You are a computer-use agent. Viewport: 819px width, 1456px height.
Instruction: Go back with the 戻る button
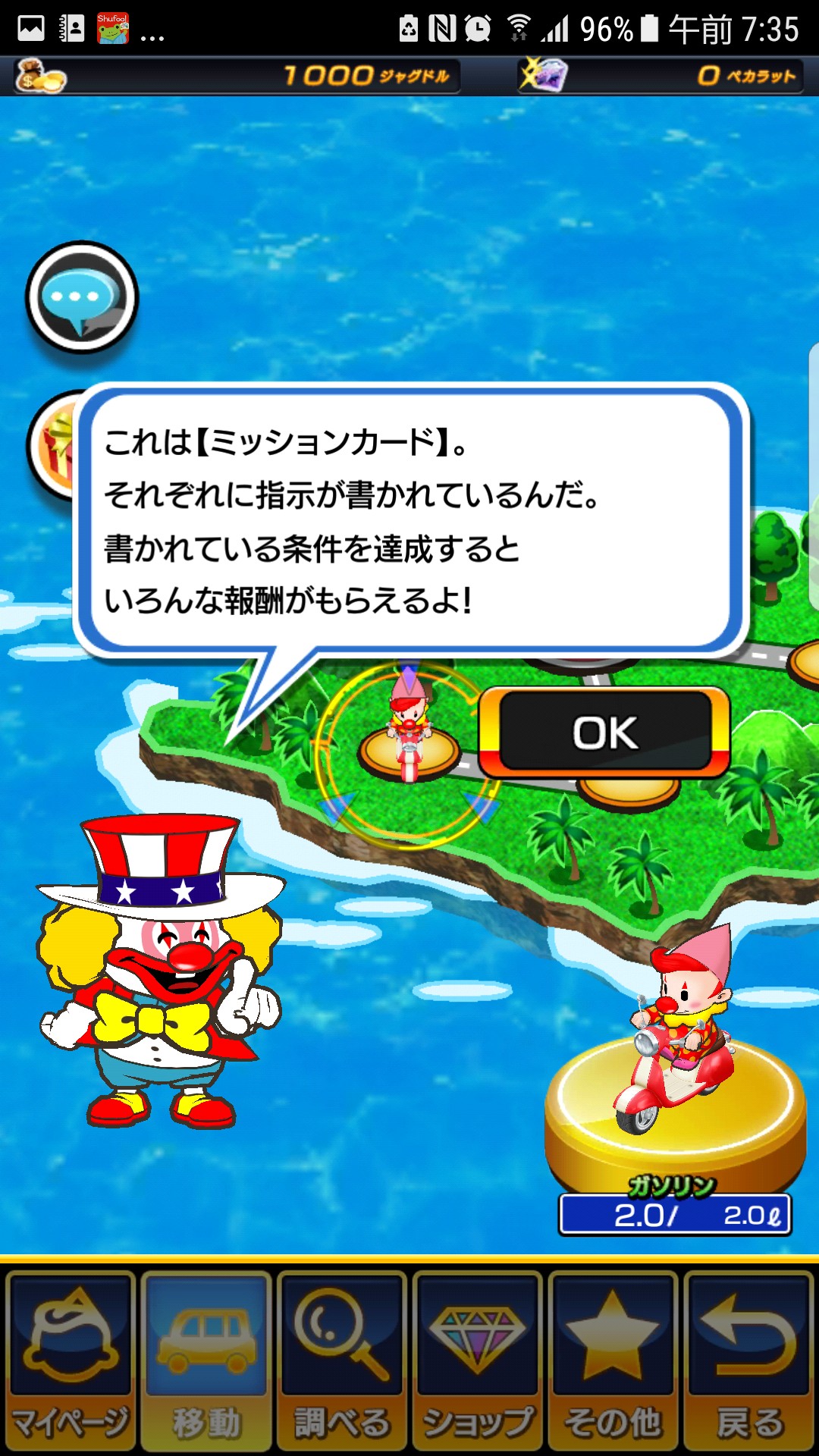point(748,1360)
